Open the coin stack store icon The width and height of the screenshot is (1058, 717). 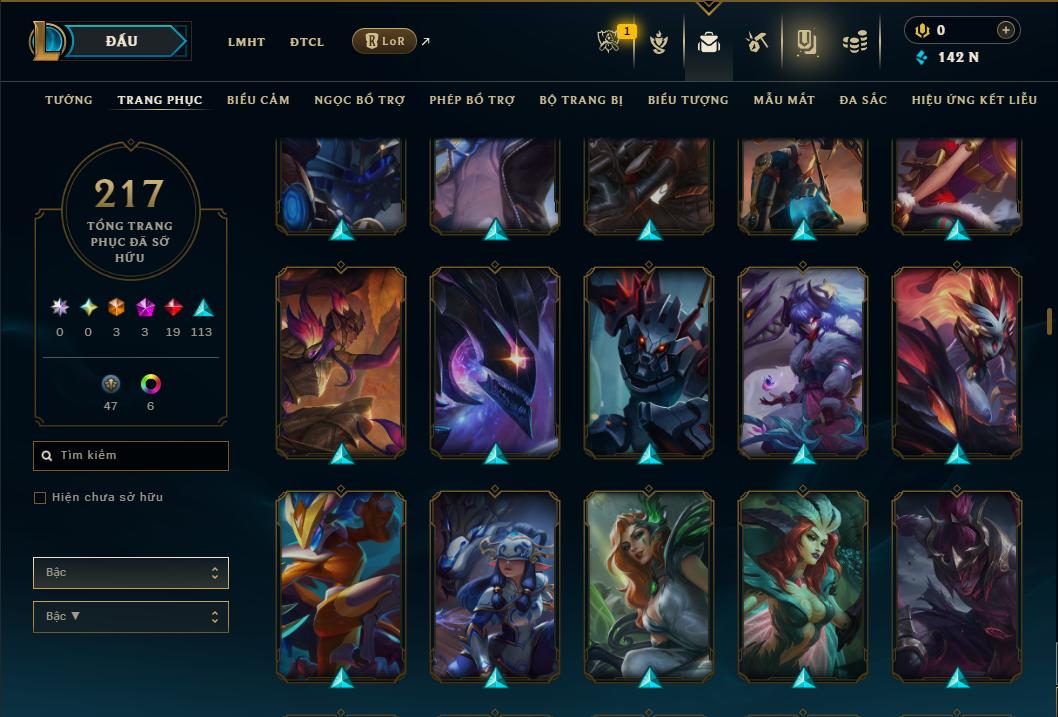tap(854, 42)
